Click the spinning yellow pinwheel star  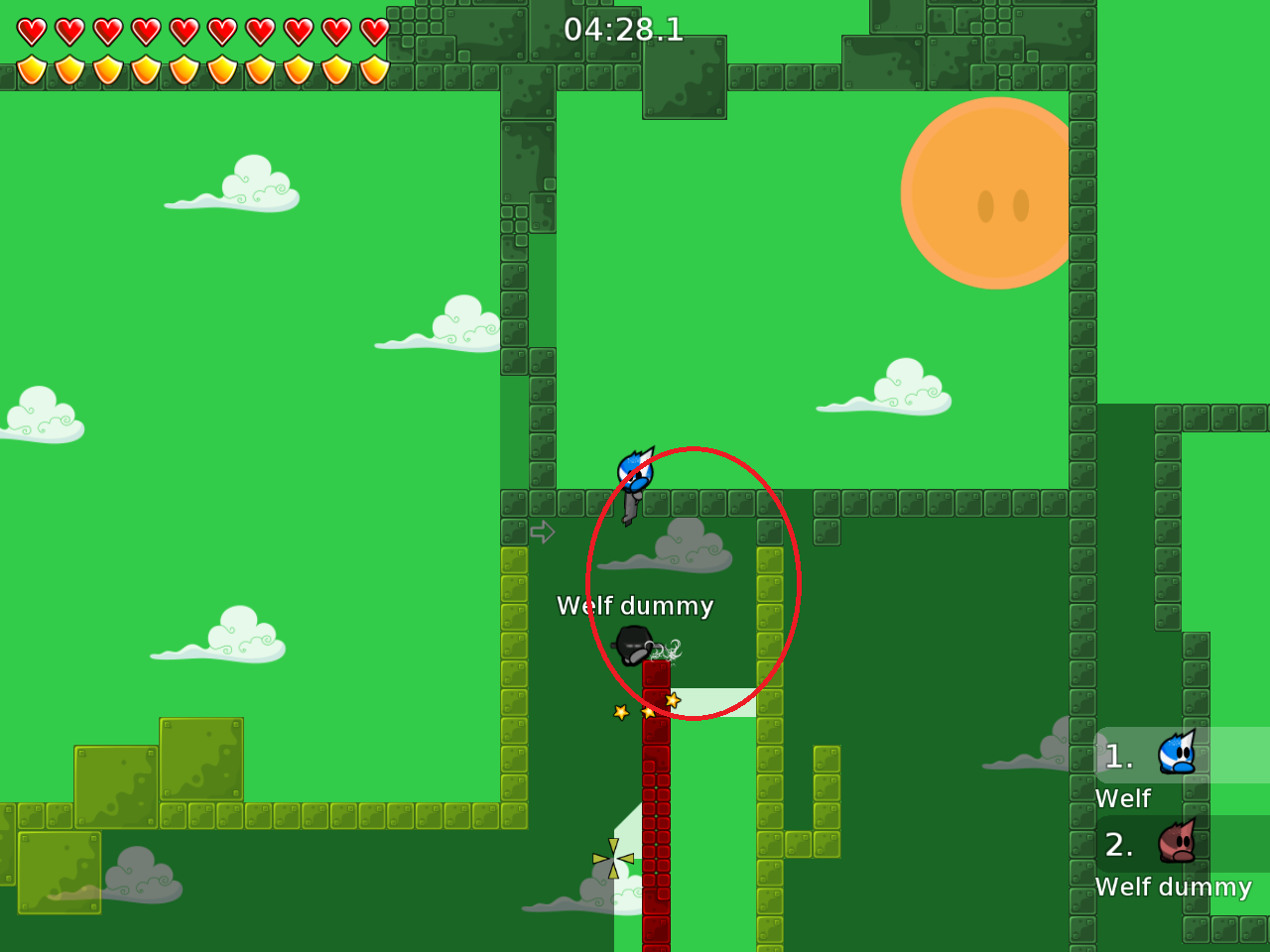[612, 858]
